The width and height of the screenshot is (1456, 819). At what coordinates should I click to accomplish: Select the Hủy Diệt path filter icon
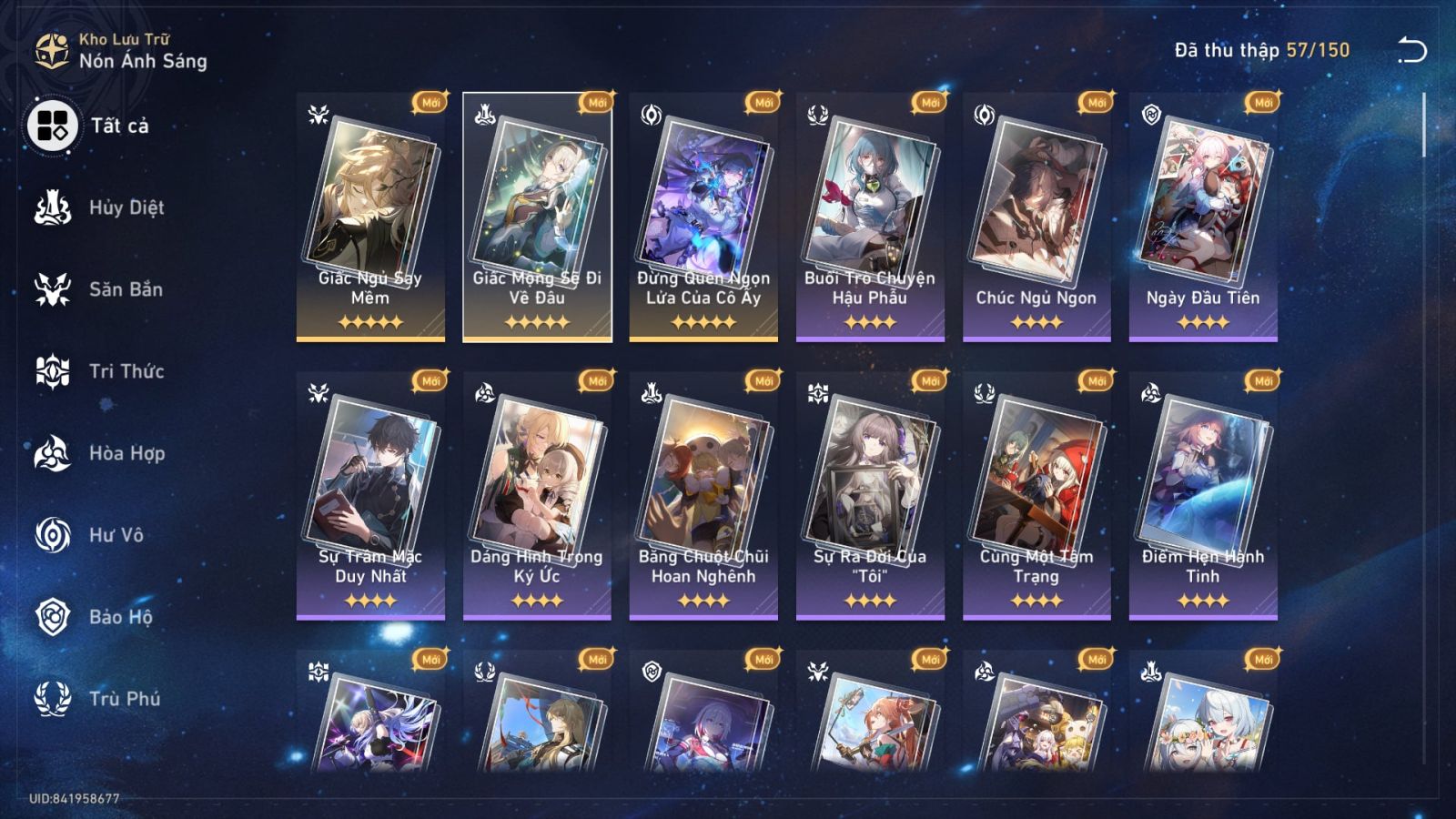pos(53,207)
